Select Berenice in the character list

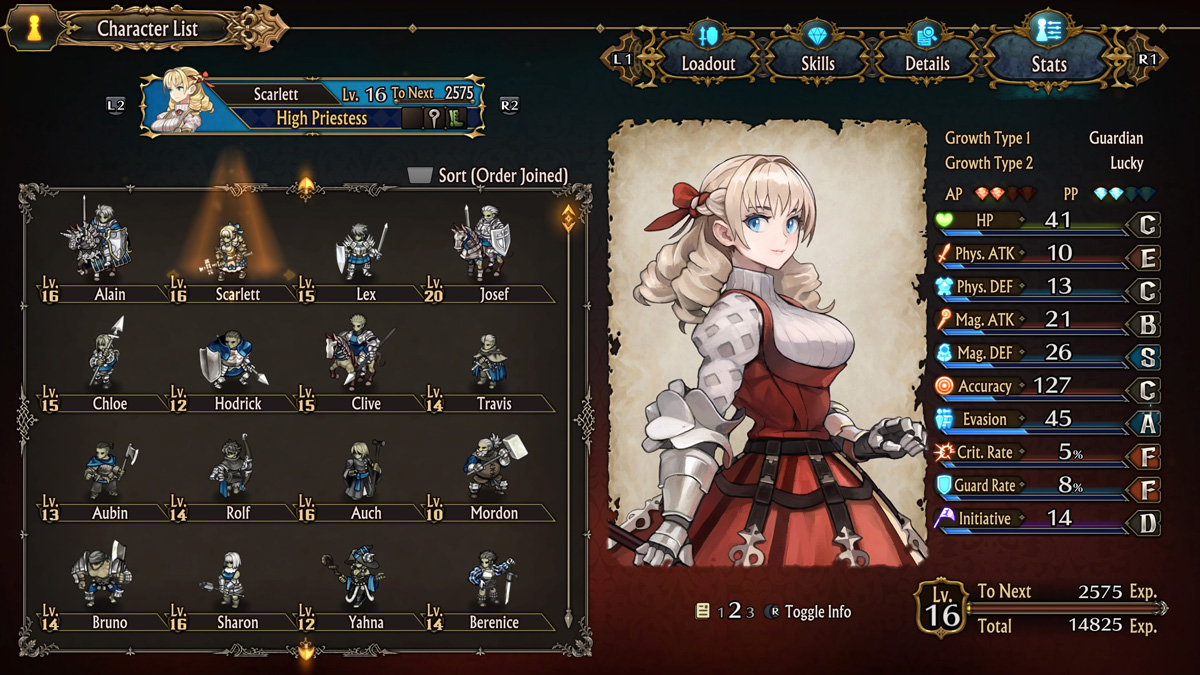point(490,580)
